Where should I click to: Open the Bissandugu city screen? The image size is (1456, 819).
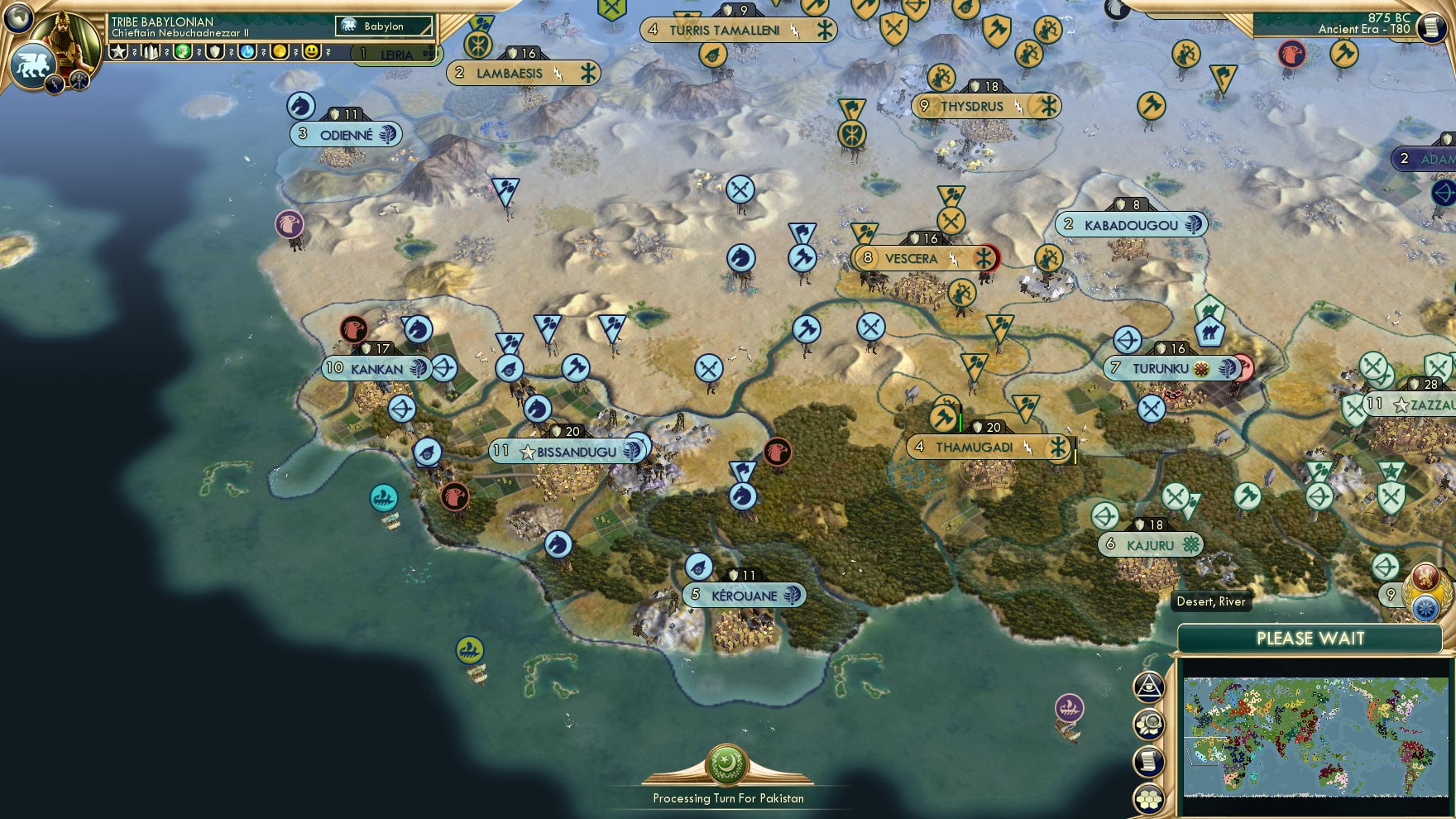(x=571, y=451)
